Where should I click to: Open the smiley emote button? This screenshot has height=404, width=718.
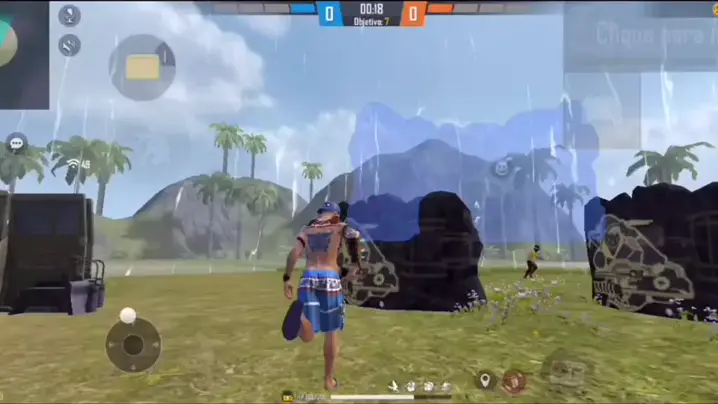point(501,168)
